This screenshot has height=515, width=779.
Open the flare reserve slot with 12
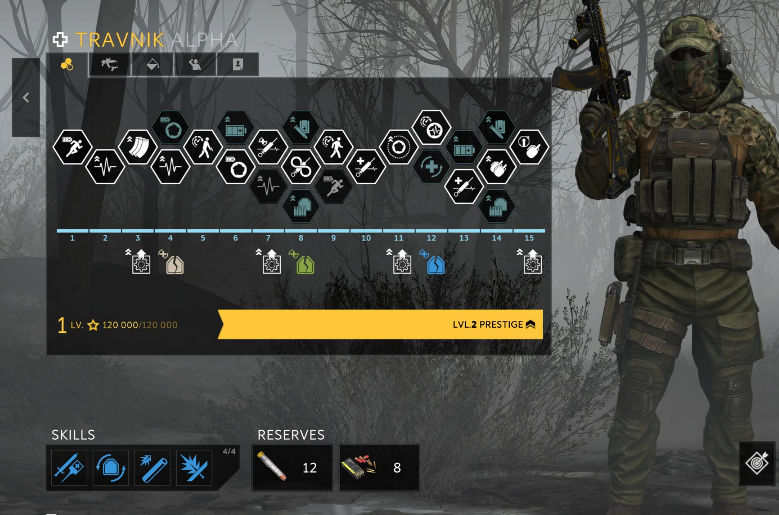[291, 468]
